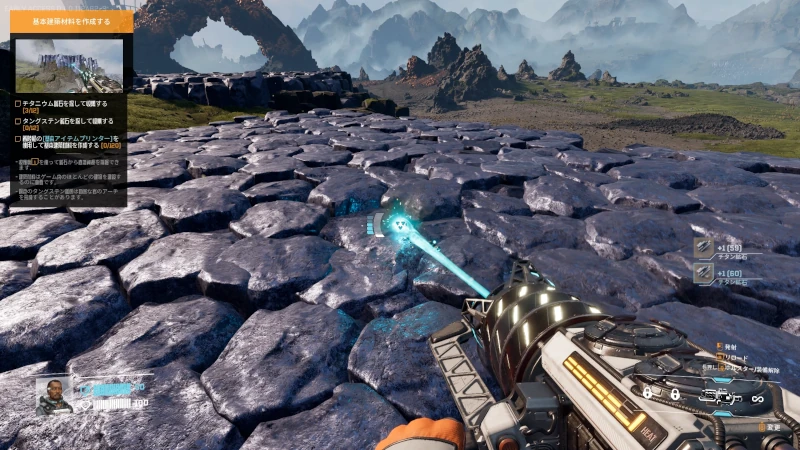
Task: Select the equipped mining tool weapon icon
Action: pyautogui.click(x=721, y=397)
